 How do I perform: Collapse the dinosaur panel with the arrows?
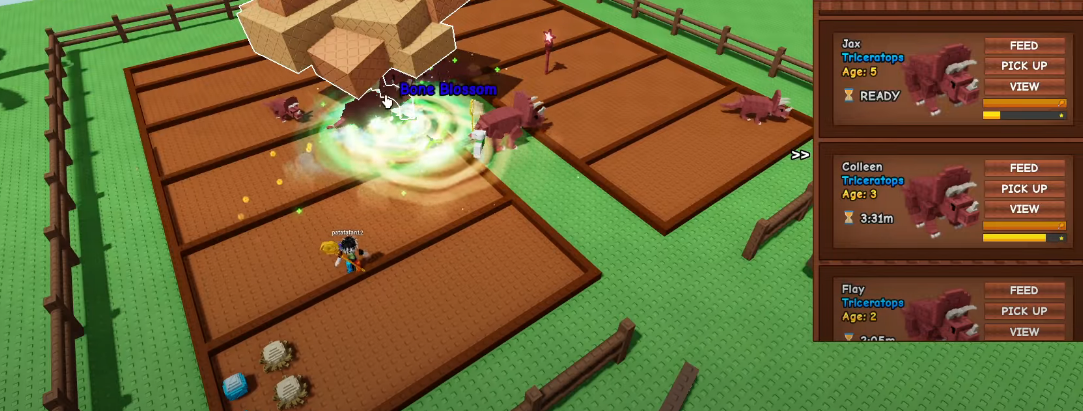(x=800, y=155)
